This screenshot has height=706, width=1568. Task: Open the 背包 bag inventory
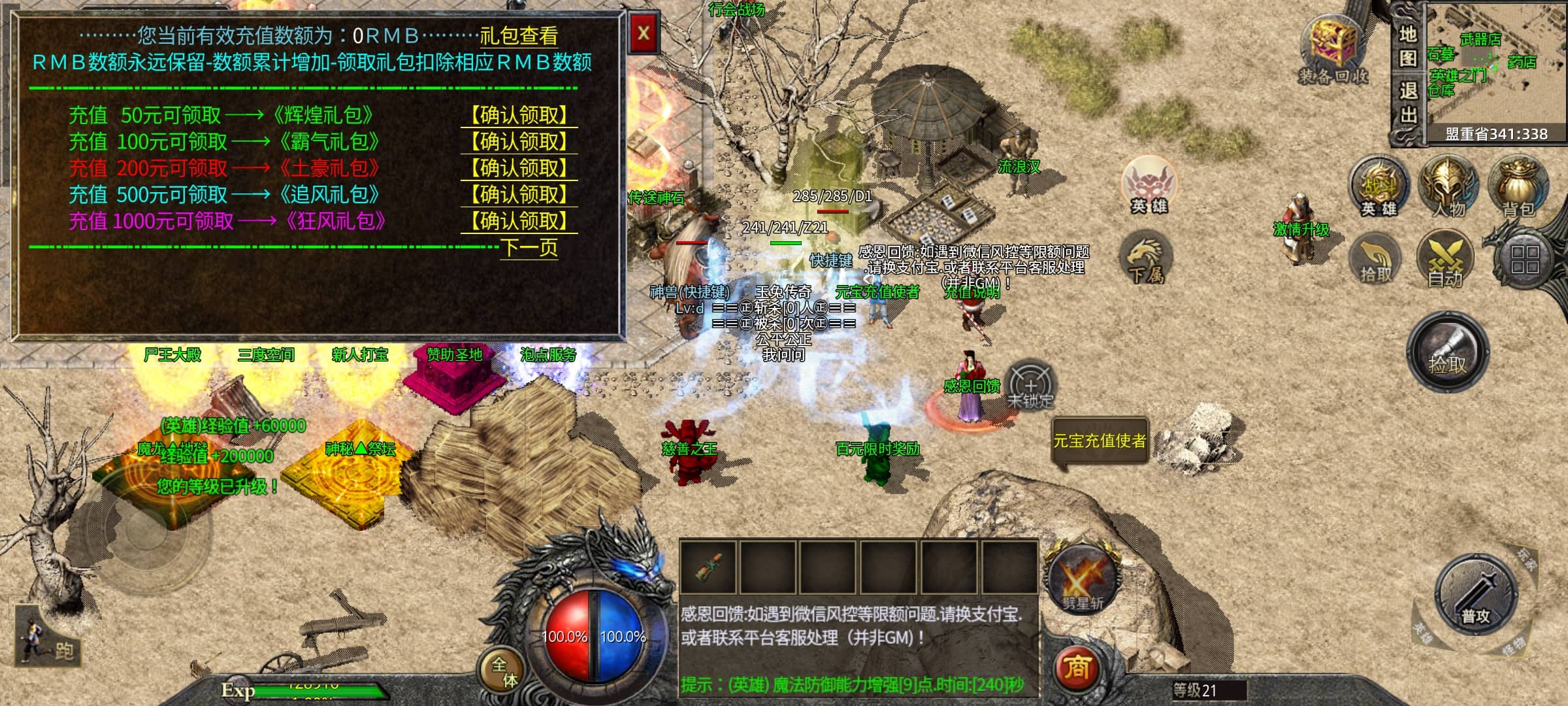tap(1518, 188)
